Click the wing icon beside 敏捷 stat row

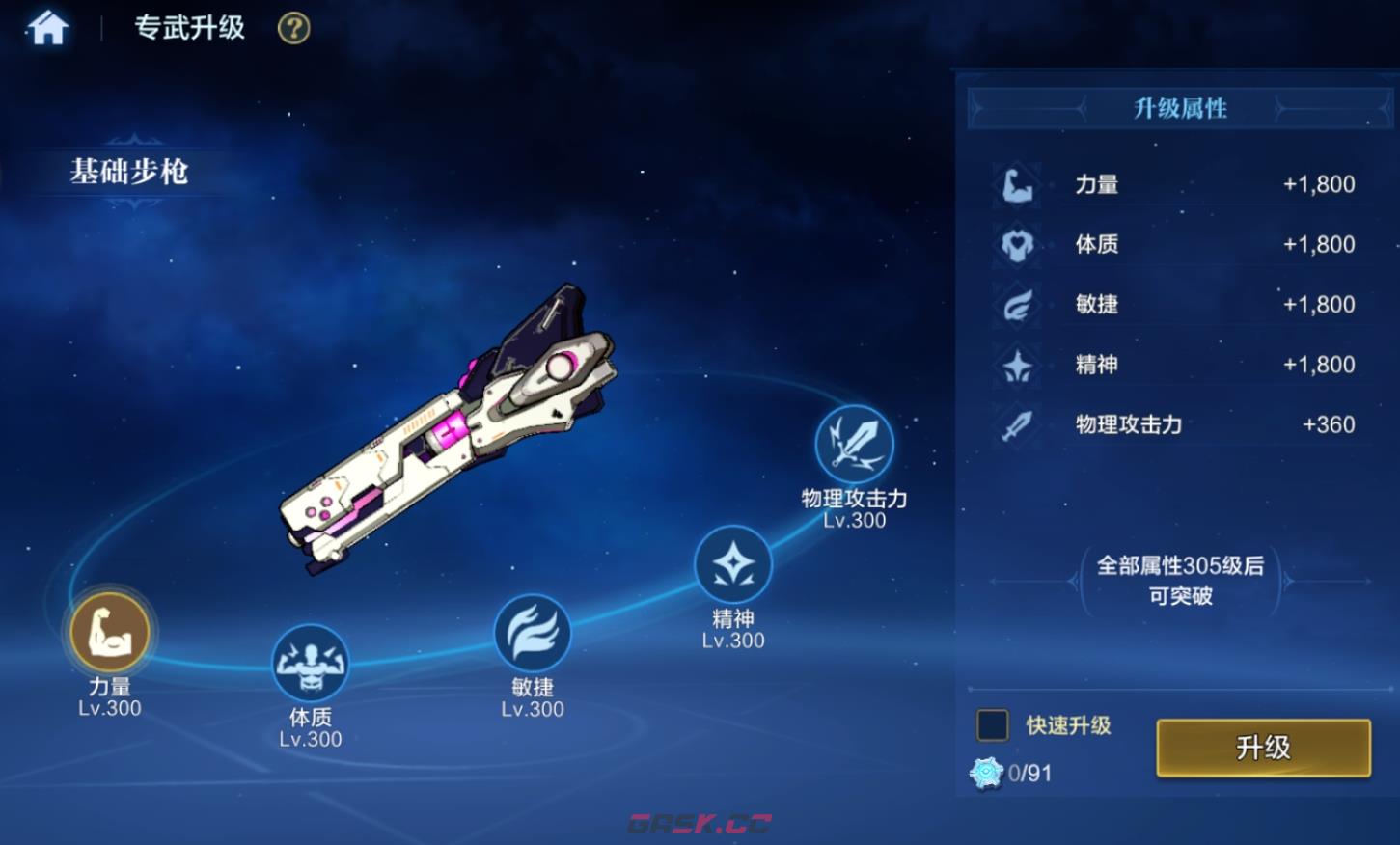pos(1014,304)
